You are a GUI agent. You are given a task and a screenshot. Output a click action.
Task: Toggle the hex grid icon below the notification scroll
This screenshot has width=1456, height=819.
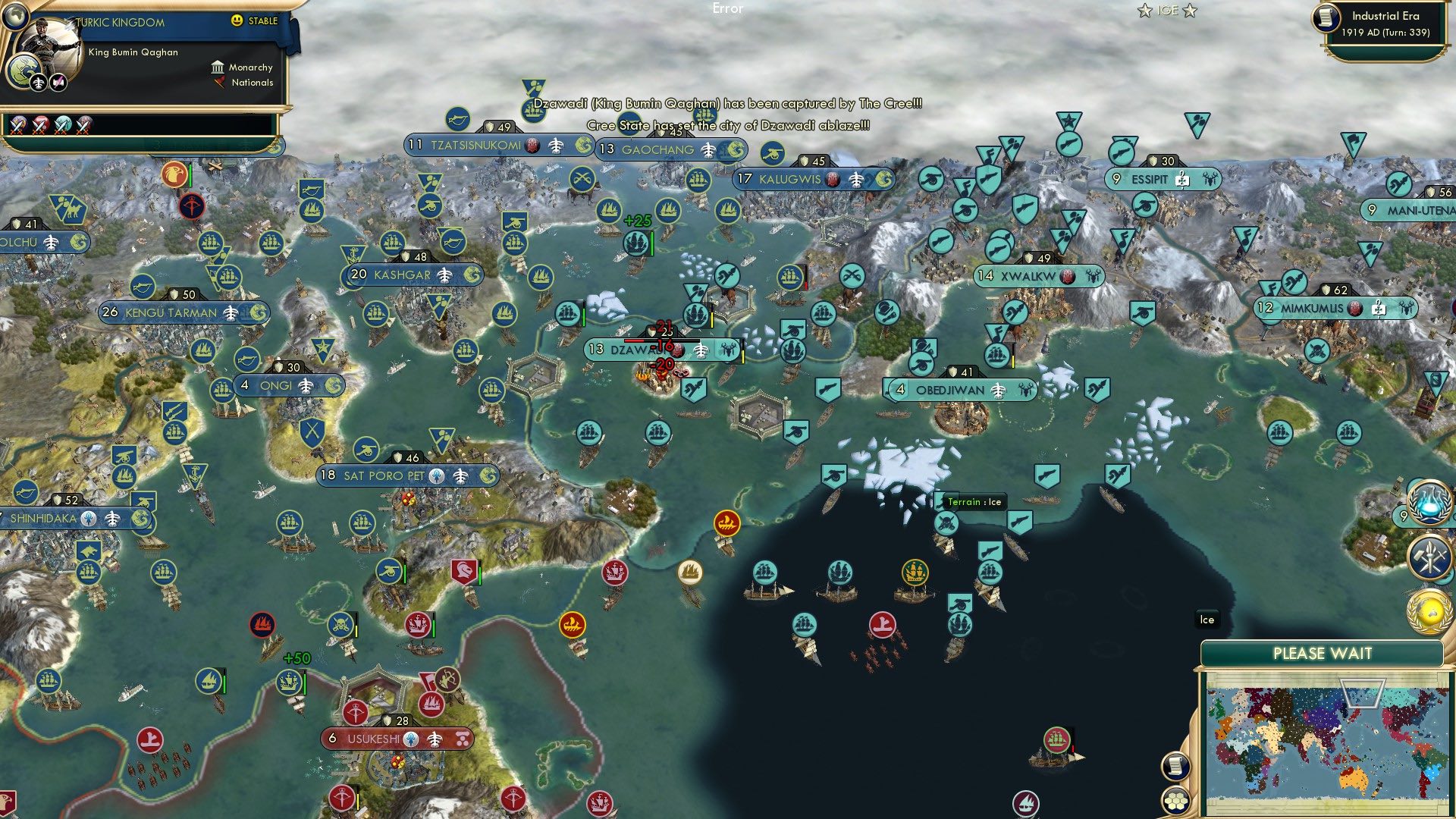pos(1177,800)
